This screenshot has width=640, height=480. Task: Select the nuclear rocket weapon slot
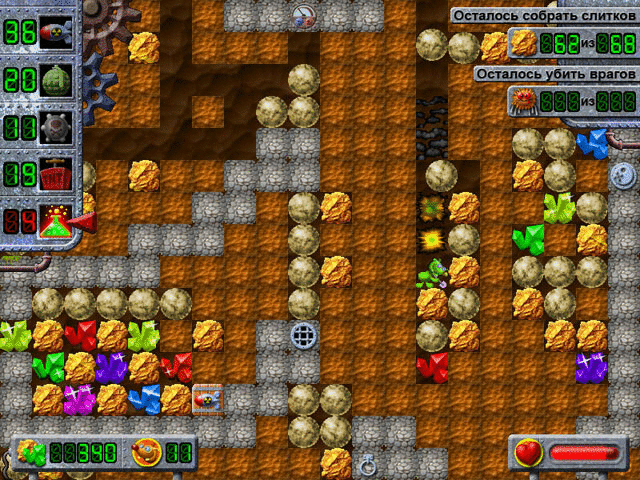57,33
